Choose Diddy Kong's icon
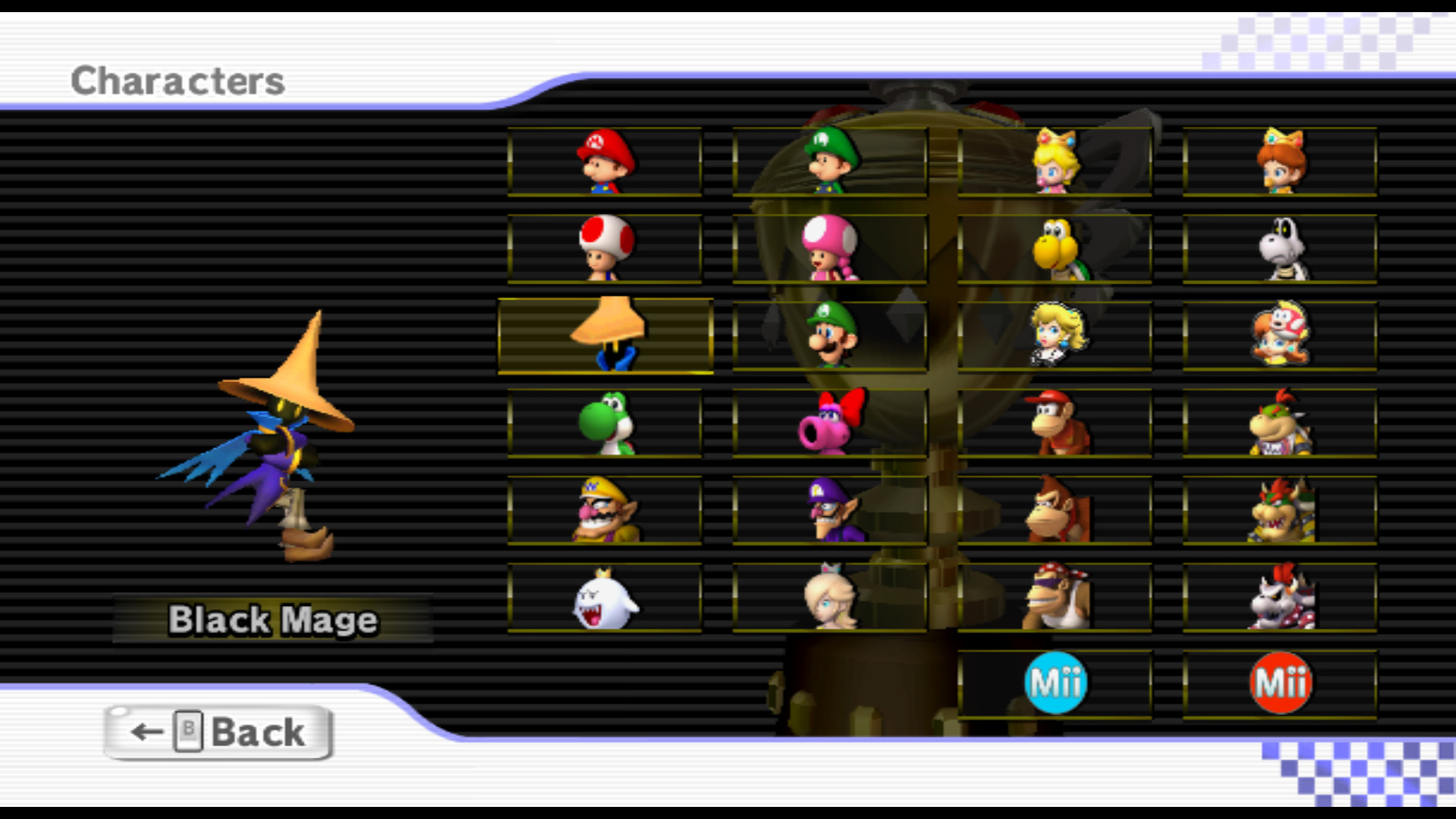 click(x=1054, y=423)
